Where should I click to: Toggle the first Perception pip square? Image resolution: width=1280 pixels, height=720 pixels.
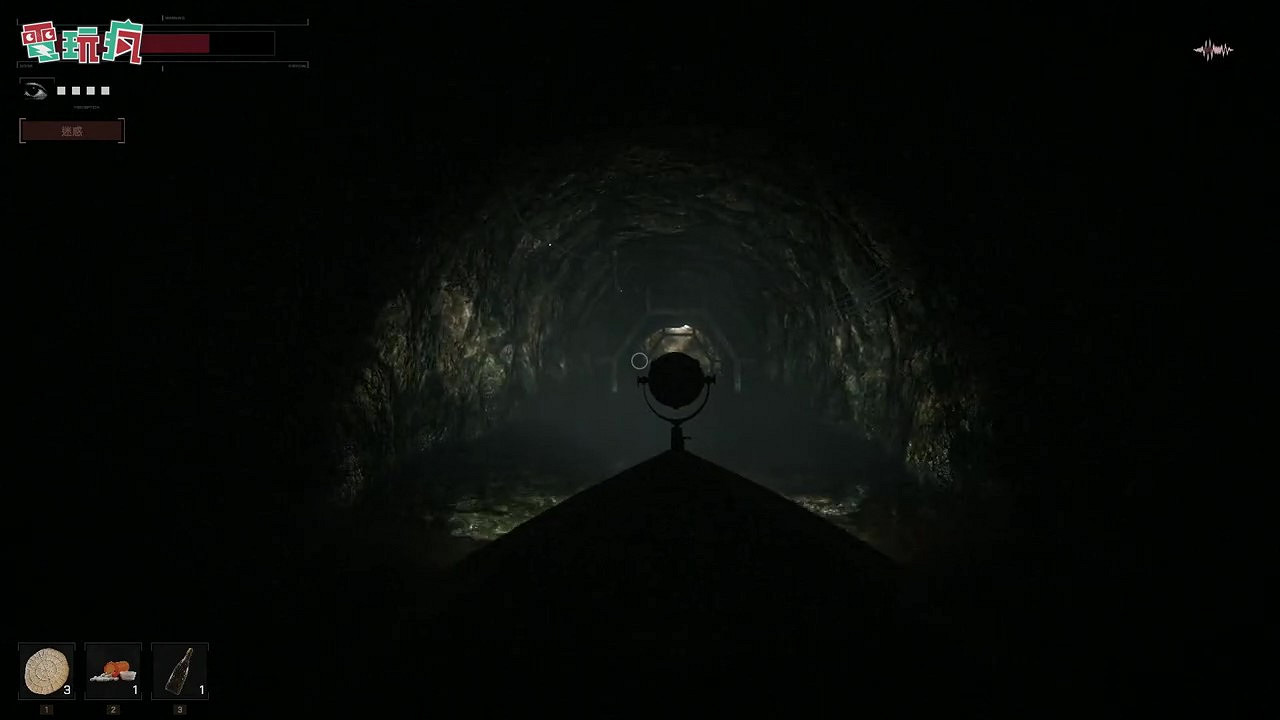(60, 90)
